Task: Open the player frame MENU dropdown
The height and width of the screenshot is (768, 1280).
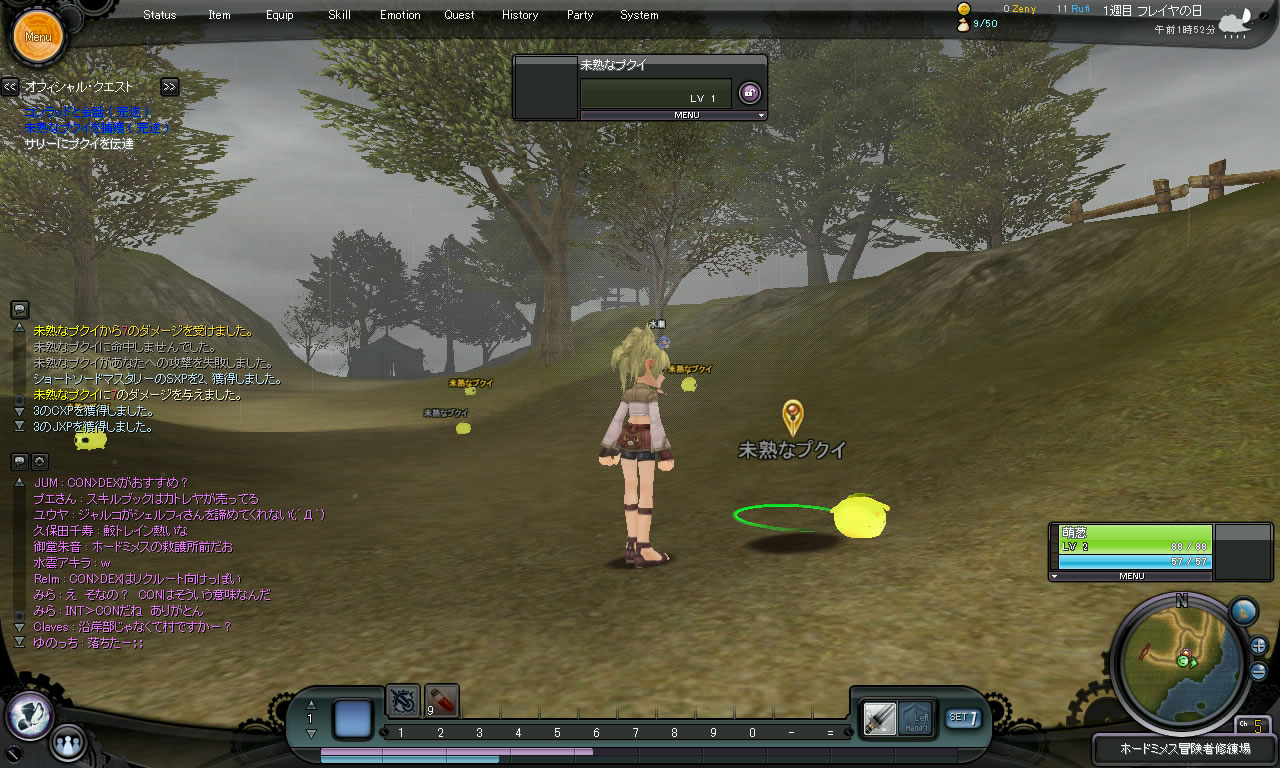Action: [x=1131, y=576]
